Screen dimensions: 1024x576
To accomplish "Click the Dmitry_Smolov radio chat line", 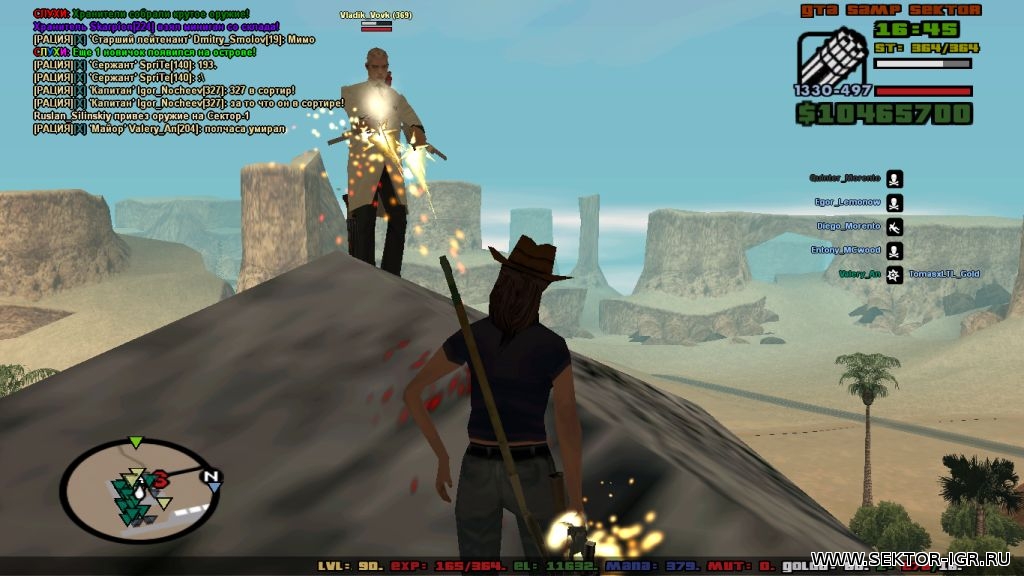I will coord(174,39).
